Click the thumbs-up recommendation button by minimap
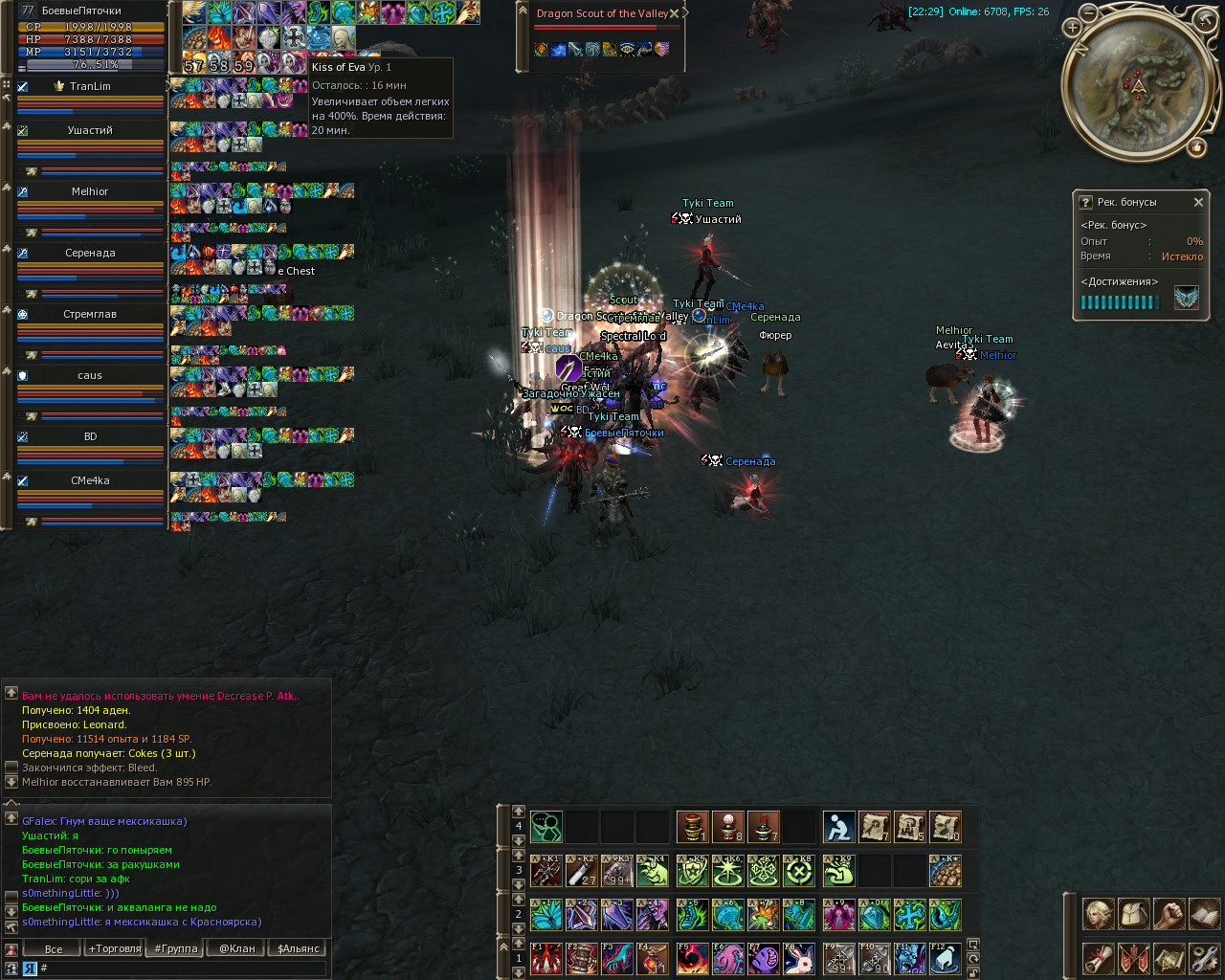 (x=1196, y=147)
